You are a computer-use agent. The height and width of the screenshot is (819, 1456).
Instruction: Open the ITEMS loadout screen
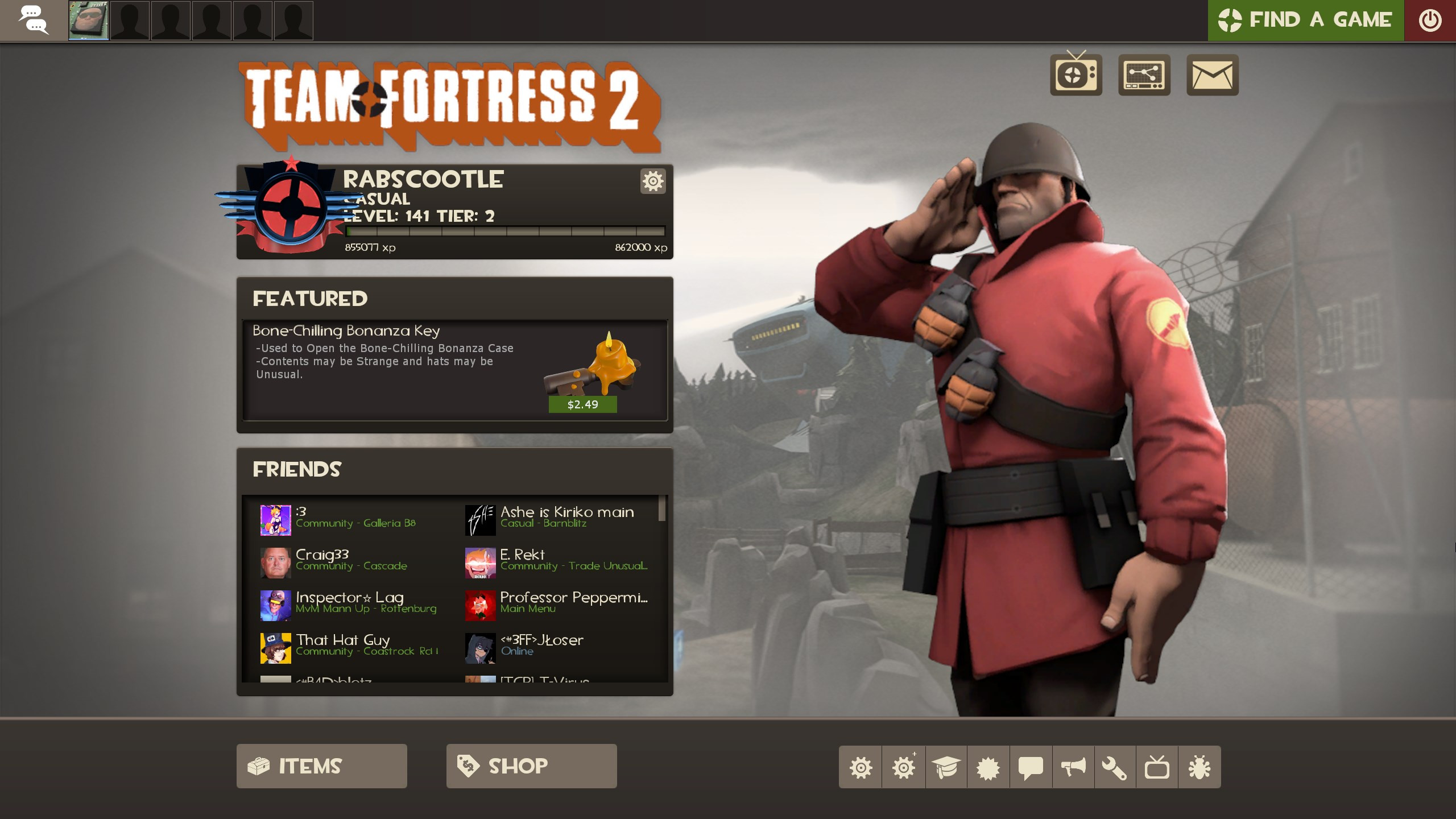click(x=322, y=766)
